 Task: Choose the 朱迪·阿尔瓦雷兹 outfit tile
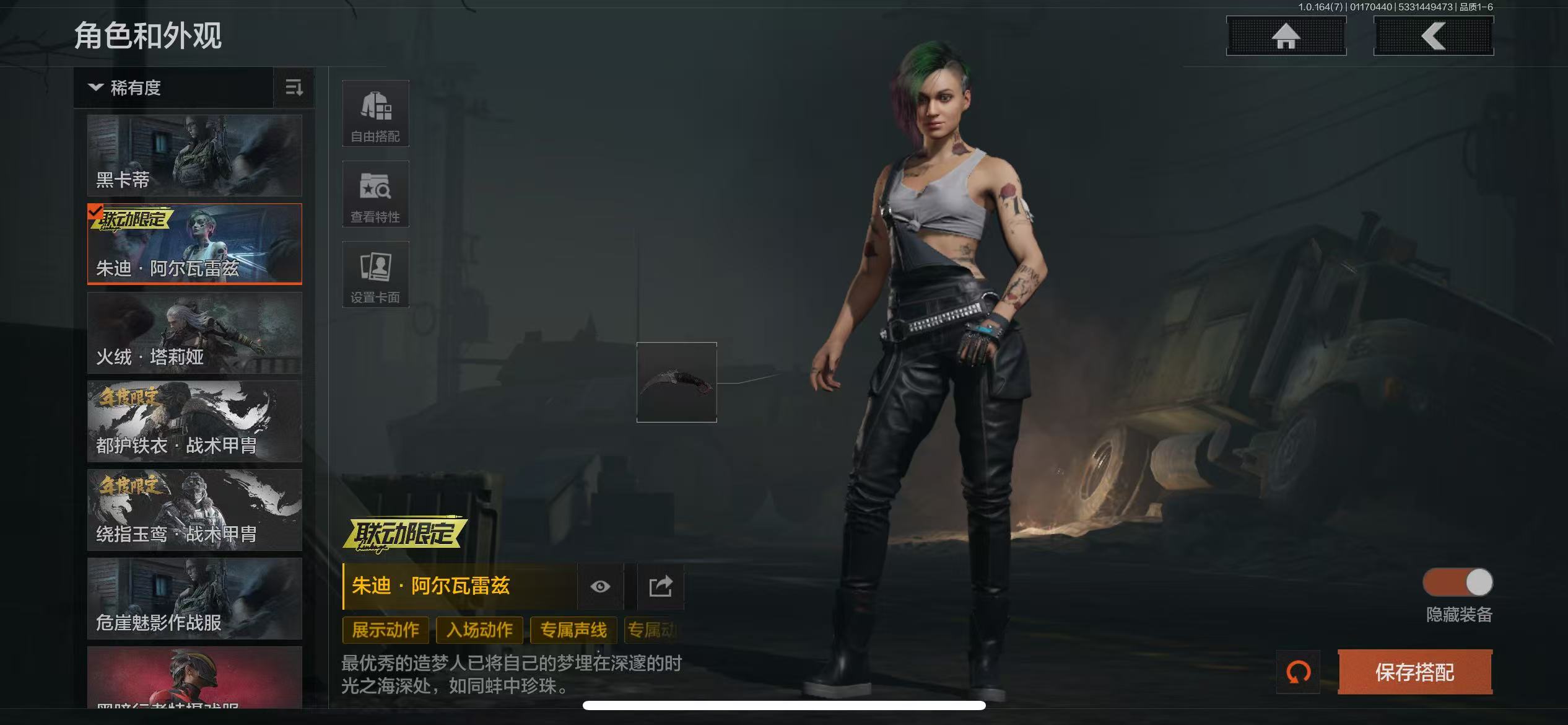[194, 244]
